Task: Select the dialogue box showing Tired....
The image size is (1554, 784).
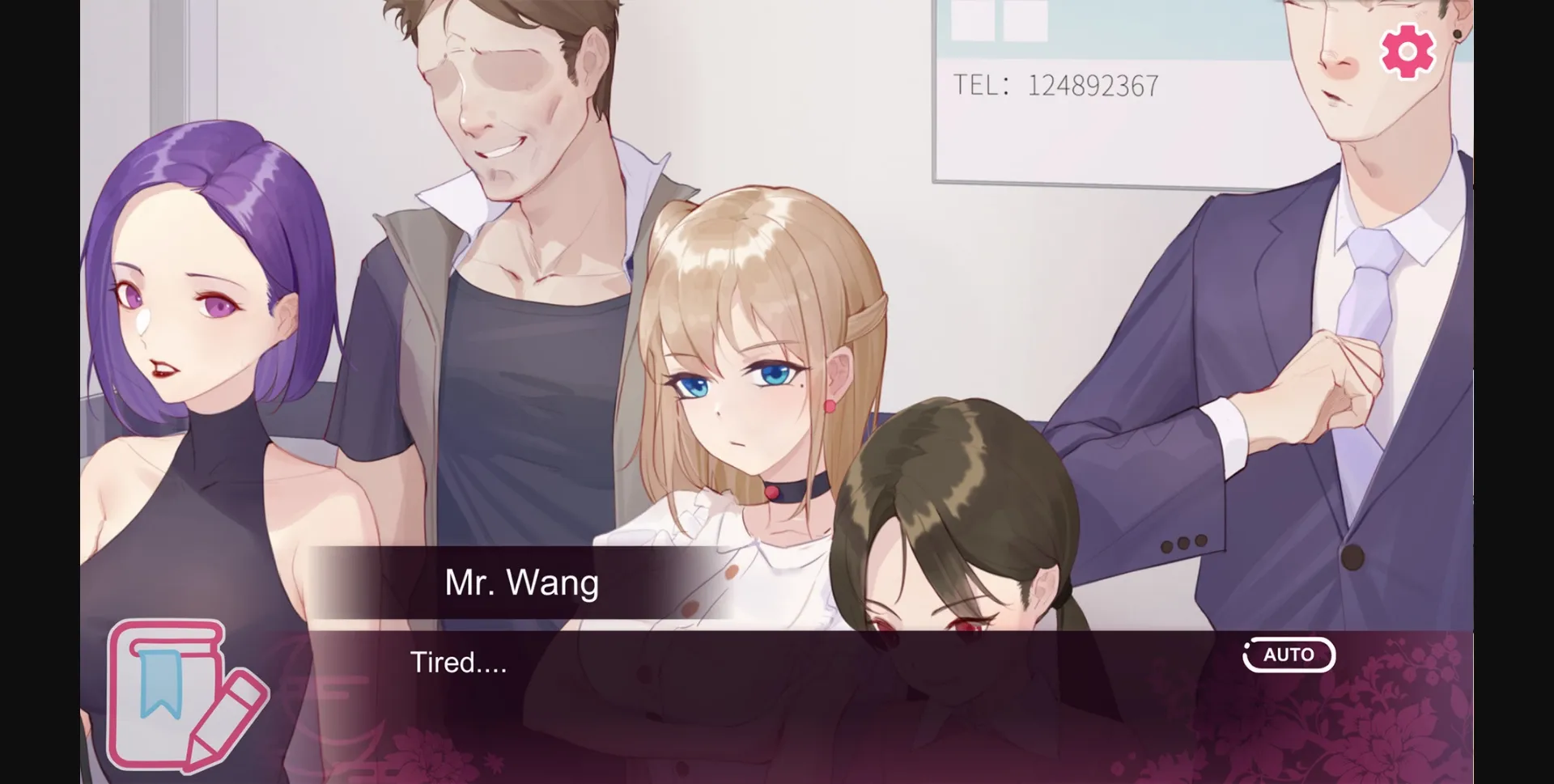Action: click(x=728, y=688)
